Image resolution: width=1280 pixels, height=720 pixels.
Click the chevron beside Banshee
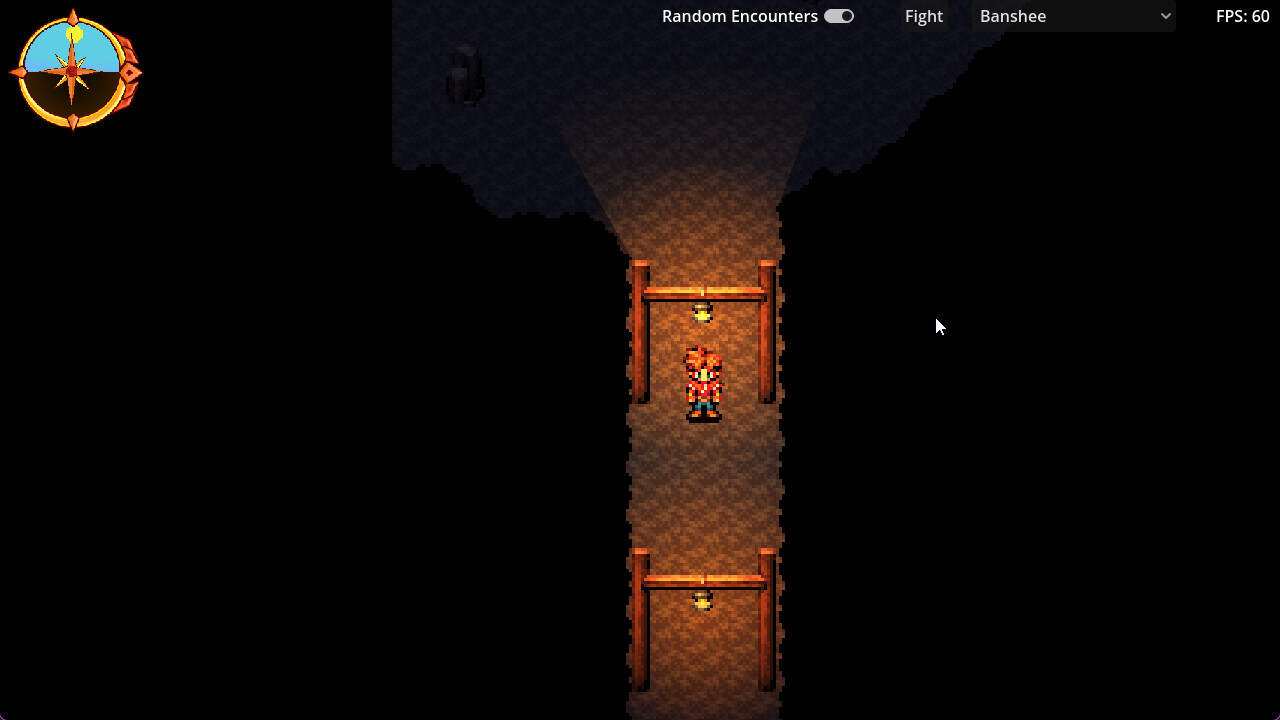point(1164,16)
